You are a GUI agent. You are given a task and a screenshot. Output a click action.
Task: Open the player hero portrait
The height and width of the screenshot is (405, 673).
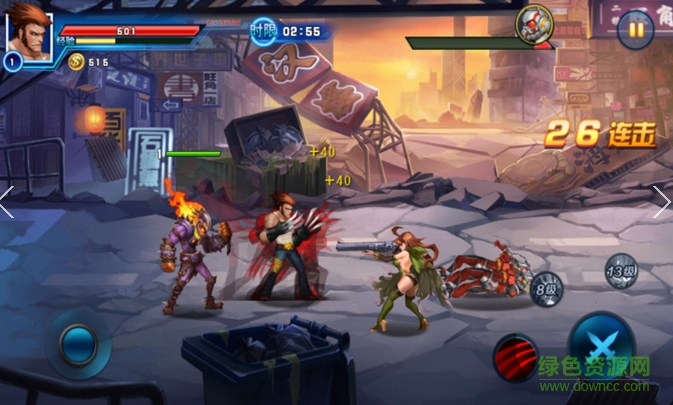28,34
